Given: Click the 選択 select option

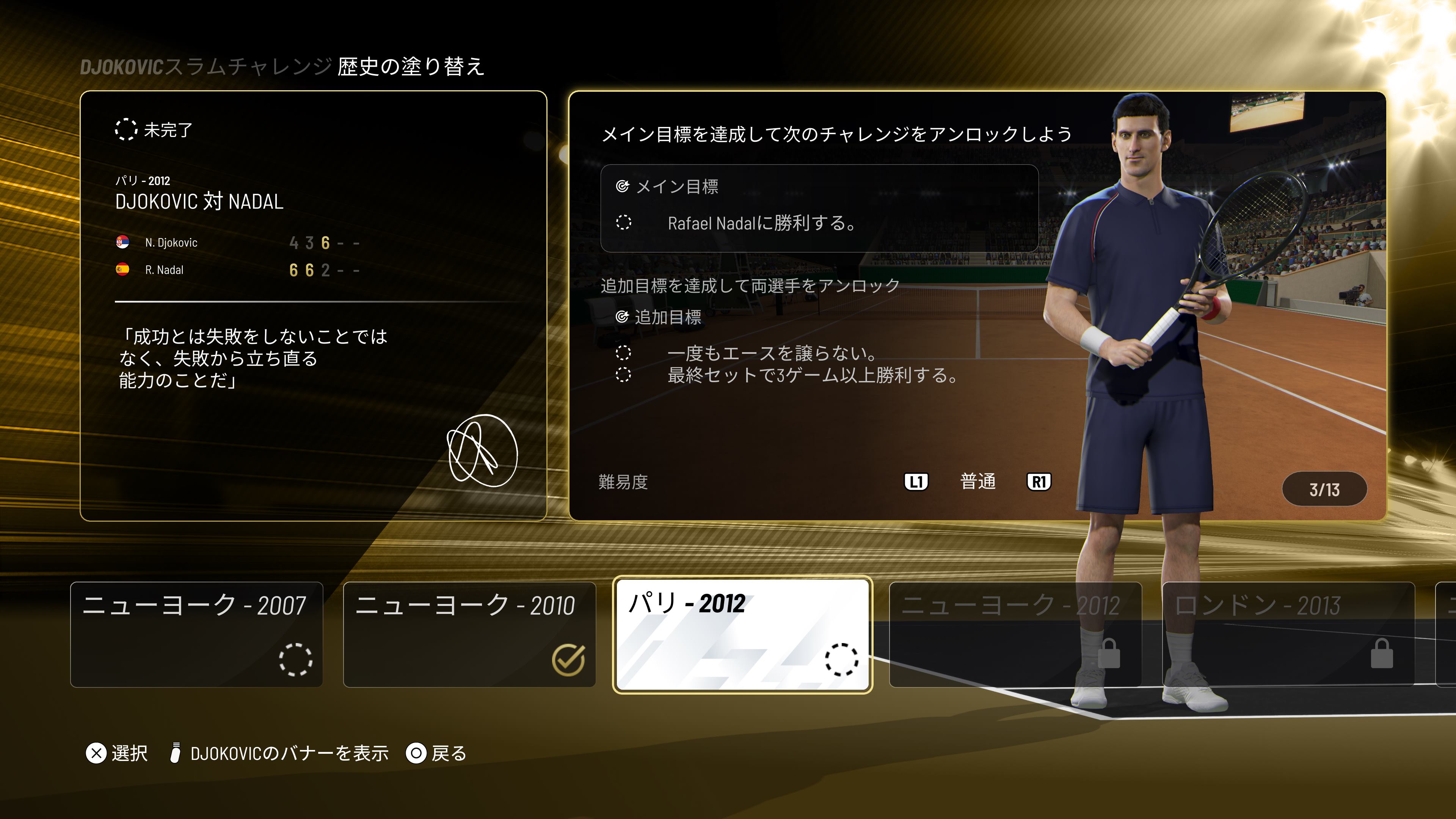Looking at the screenshot, I should (x=117, y=753).
